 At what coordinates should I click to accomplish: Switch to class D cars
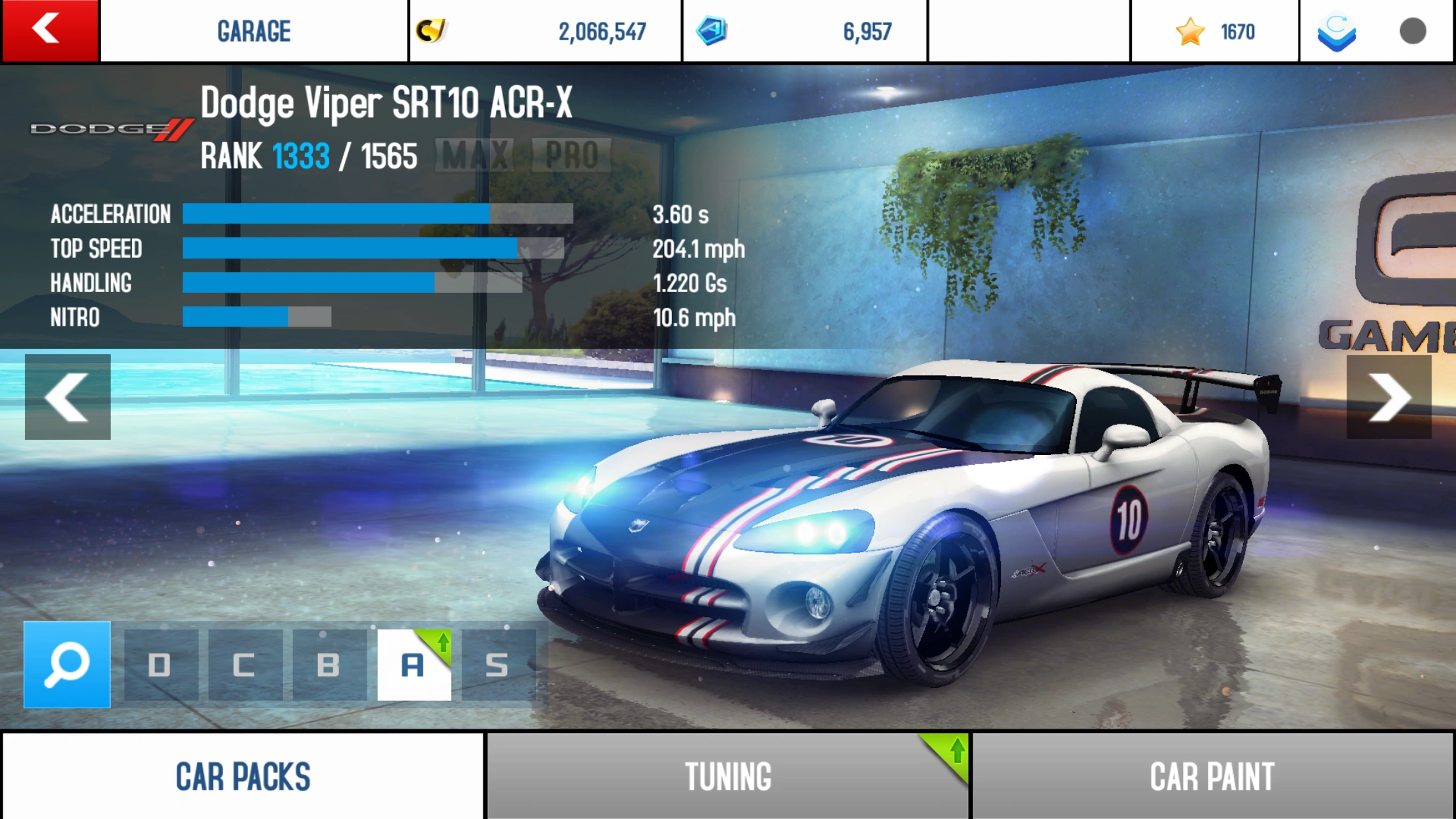tap(160, 665)
